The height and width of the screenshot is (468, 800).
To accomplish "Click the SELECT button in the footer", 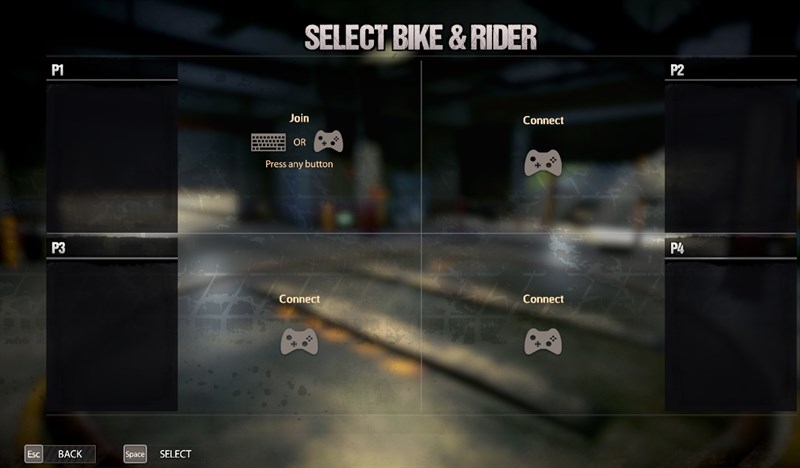I will click(x=159, y=454).
